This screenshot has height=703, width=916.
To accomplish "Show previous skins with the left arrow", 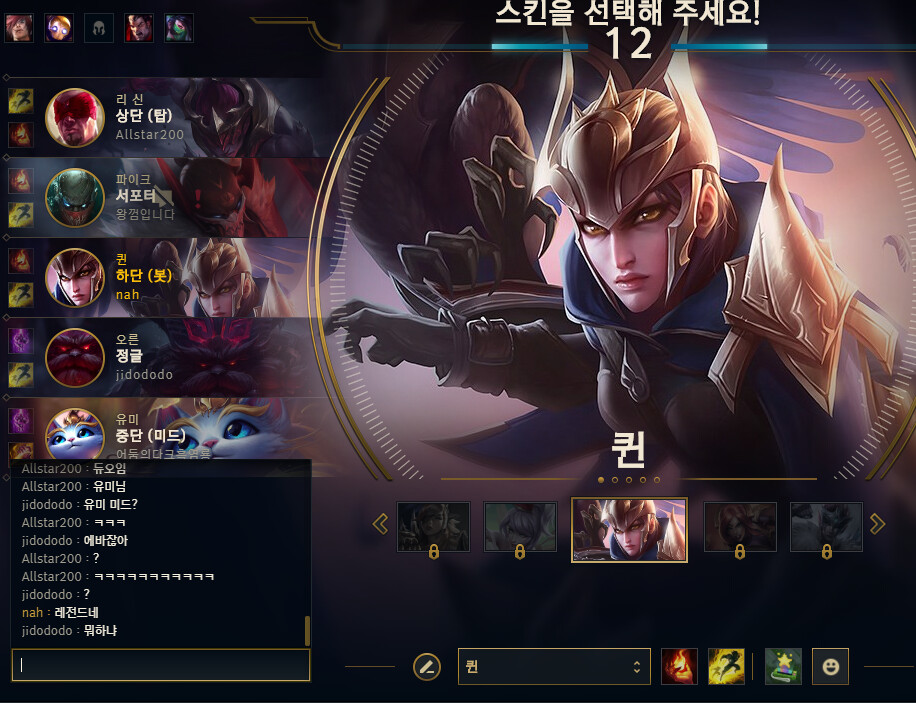I will click(x=380, y=524).
